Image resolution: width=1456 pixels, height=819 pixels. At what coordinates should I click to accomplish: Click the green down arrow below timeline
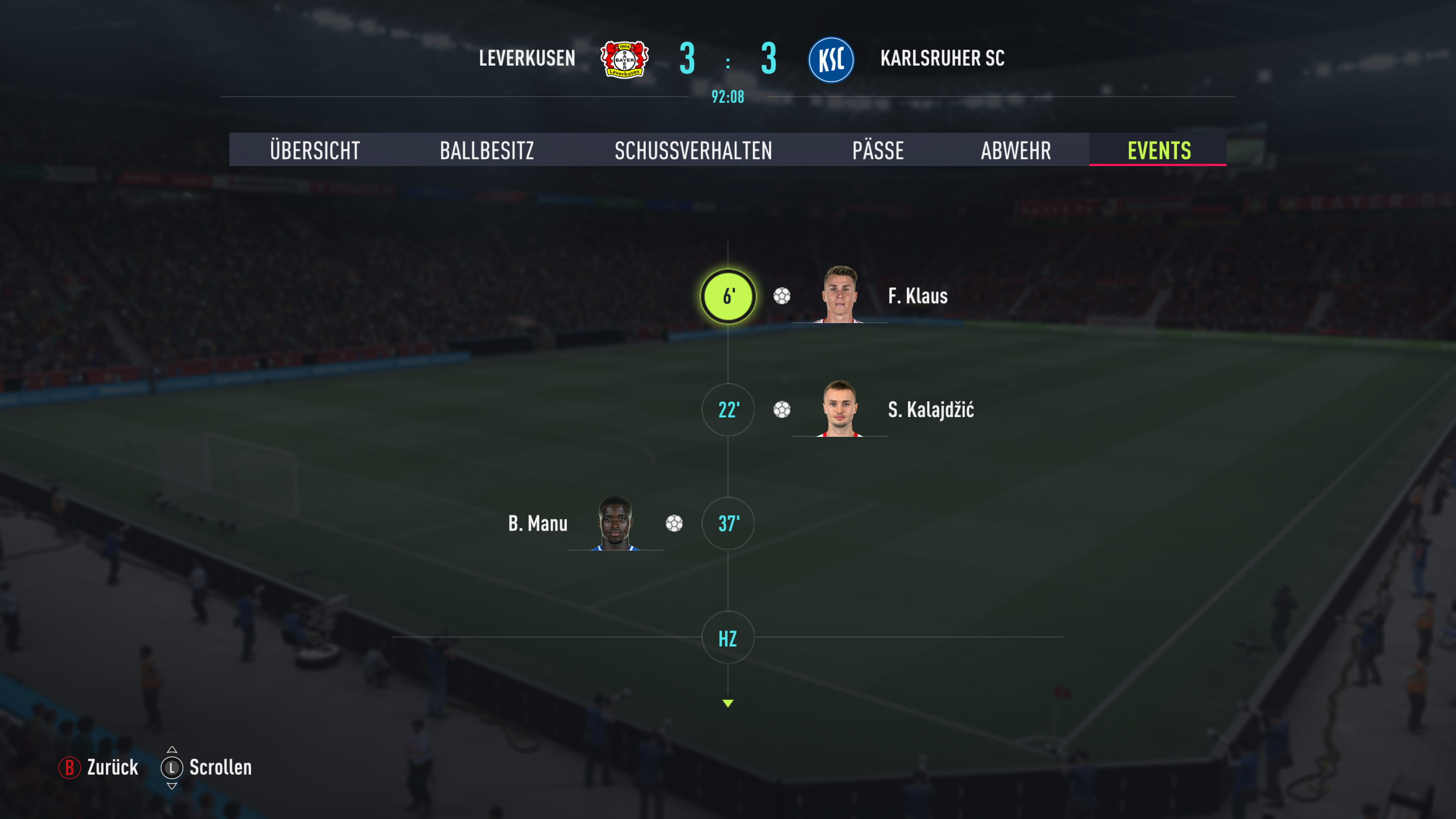[728, 703]
